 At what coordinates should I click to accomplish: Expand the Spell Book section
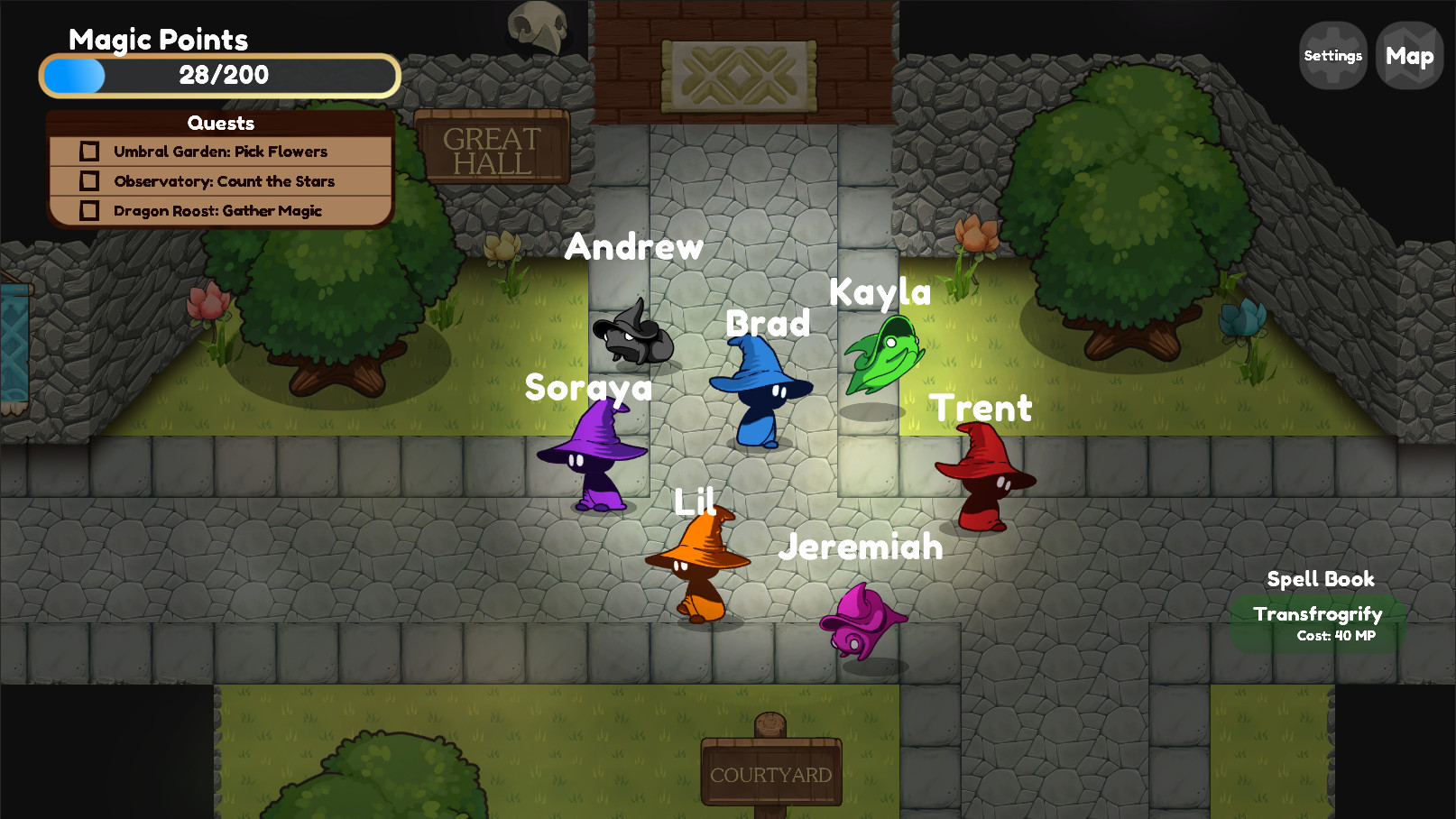(x=1320, y=579)
